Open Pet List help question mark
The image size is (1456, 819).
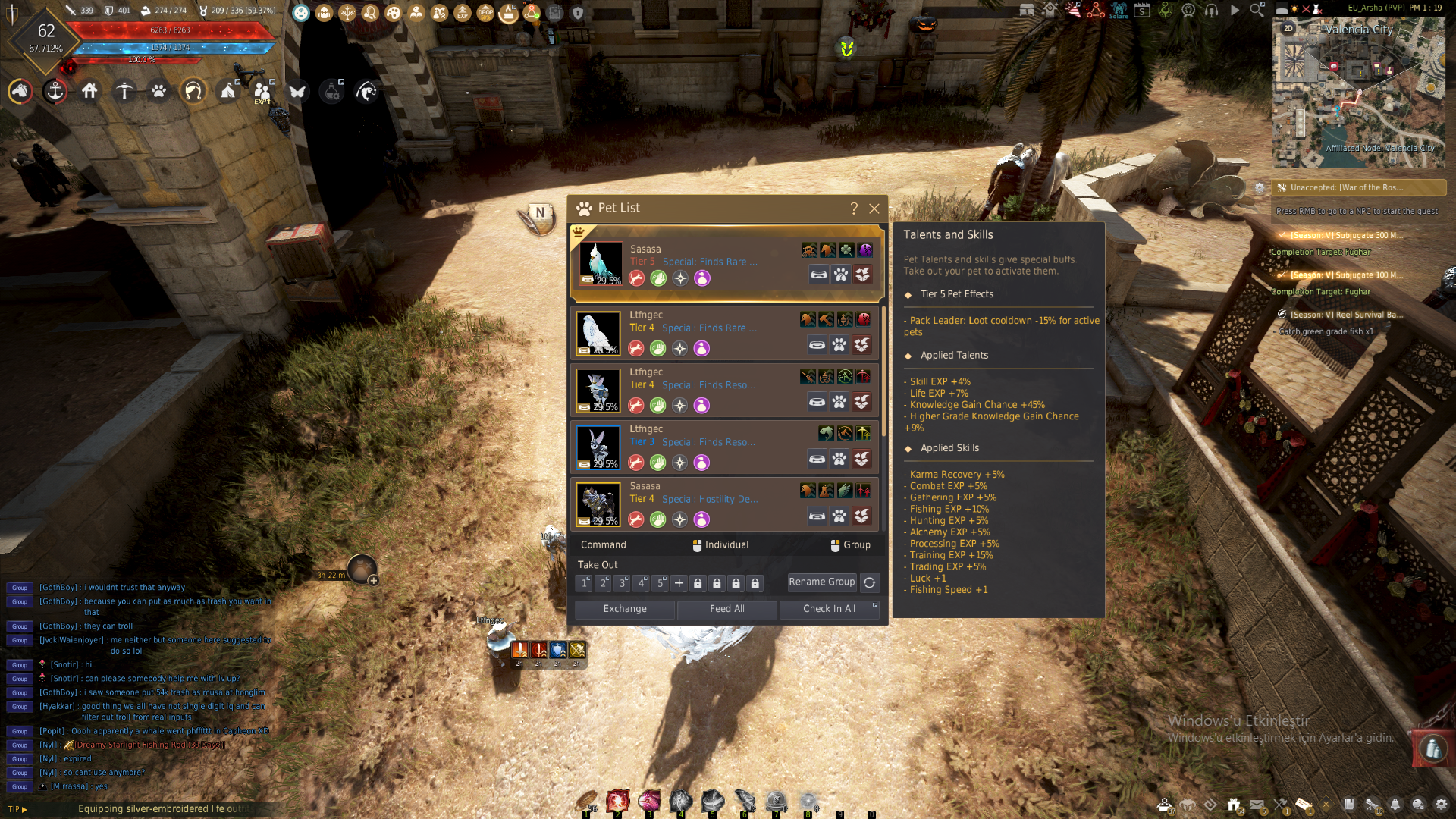pyautogui.click(x=854, y=209)
